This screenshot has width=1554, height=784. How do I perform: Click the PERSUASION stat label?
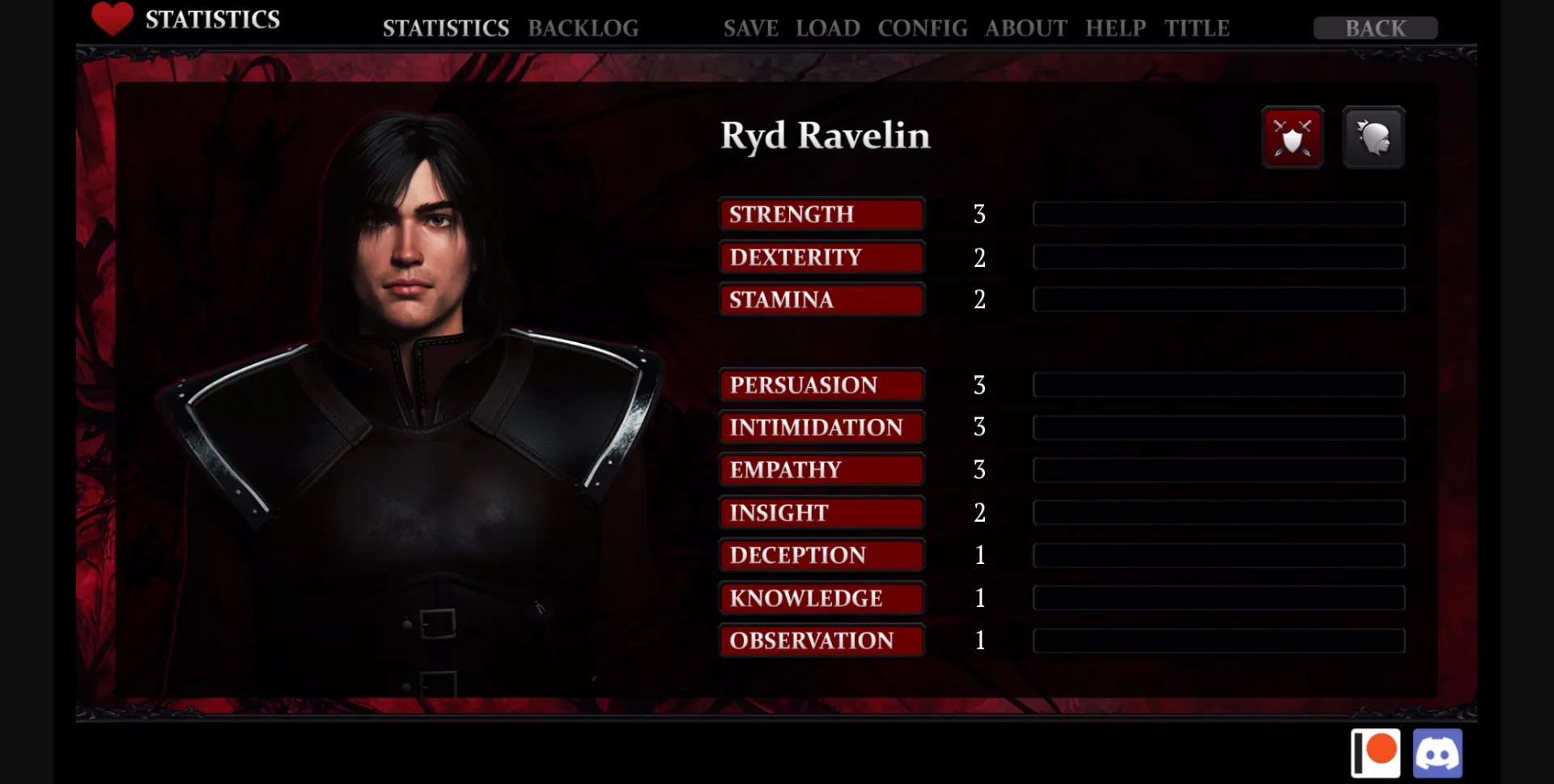click(820, 385)
